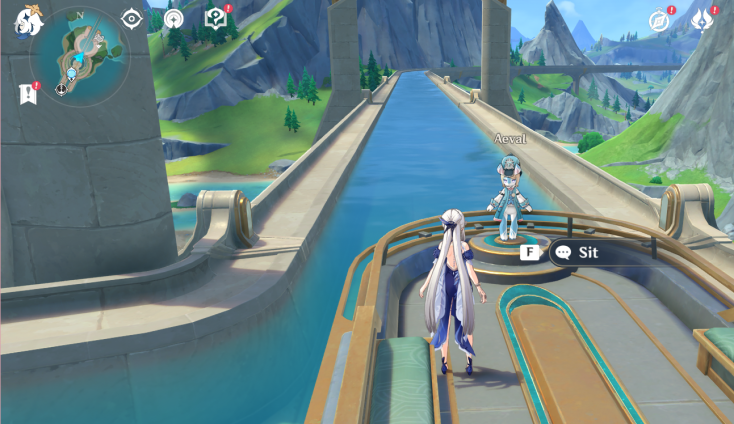Open the banner icon with red alert

[x=27, y=93]
